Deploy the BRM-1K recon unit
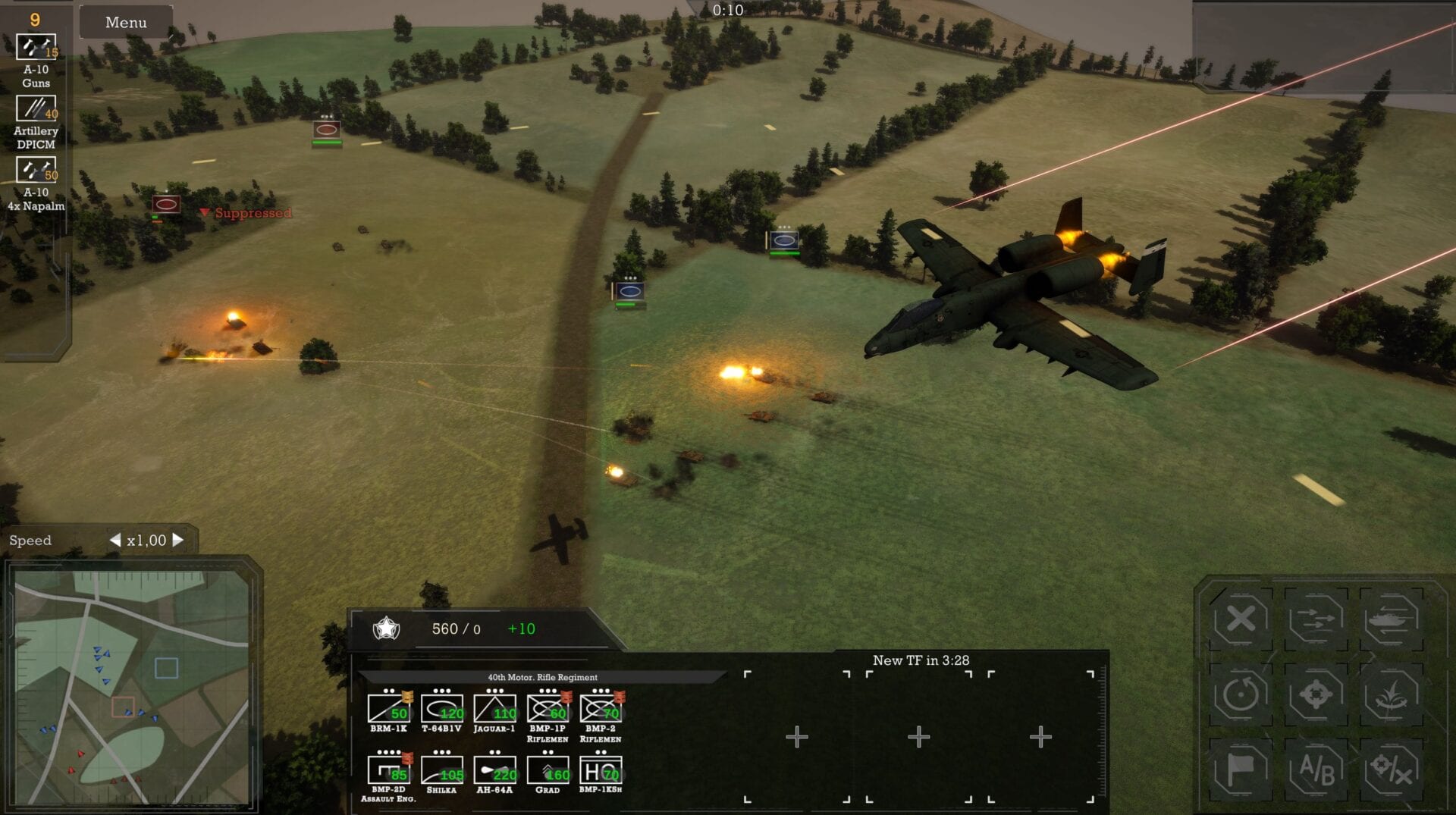1456x815 pixels. [x=388, y=710]
